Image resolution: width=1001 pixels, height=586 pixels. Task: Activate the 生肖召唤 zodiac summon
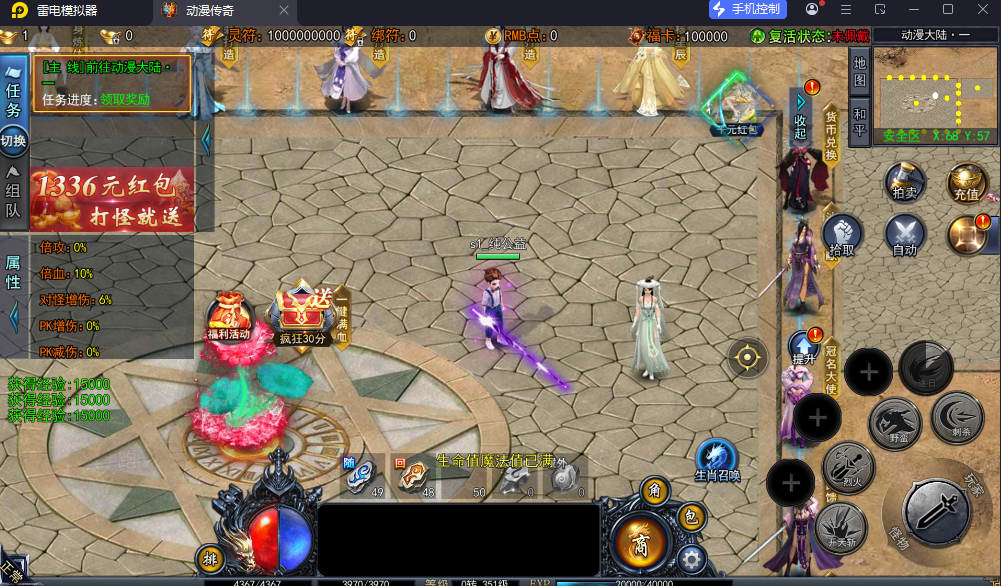(x=717, y=461)
